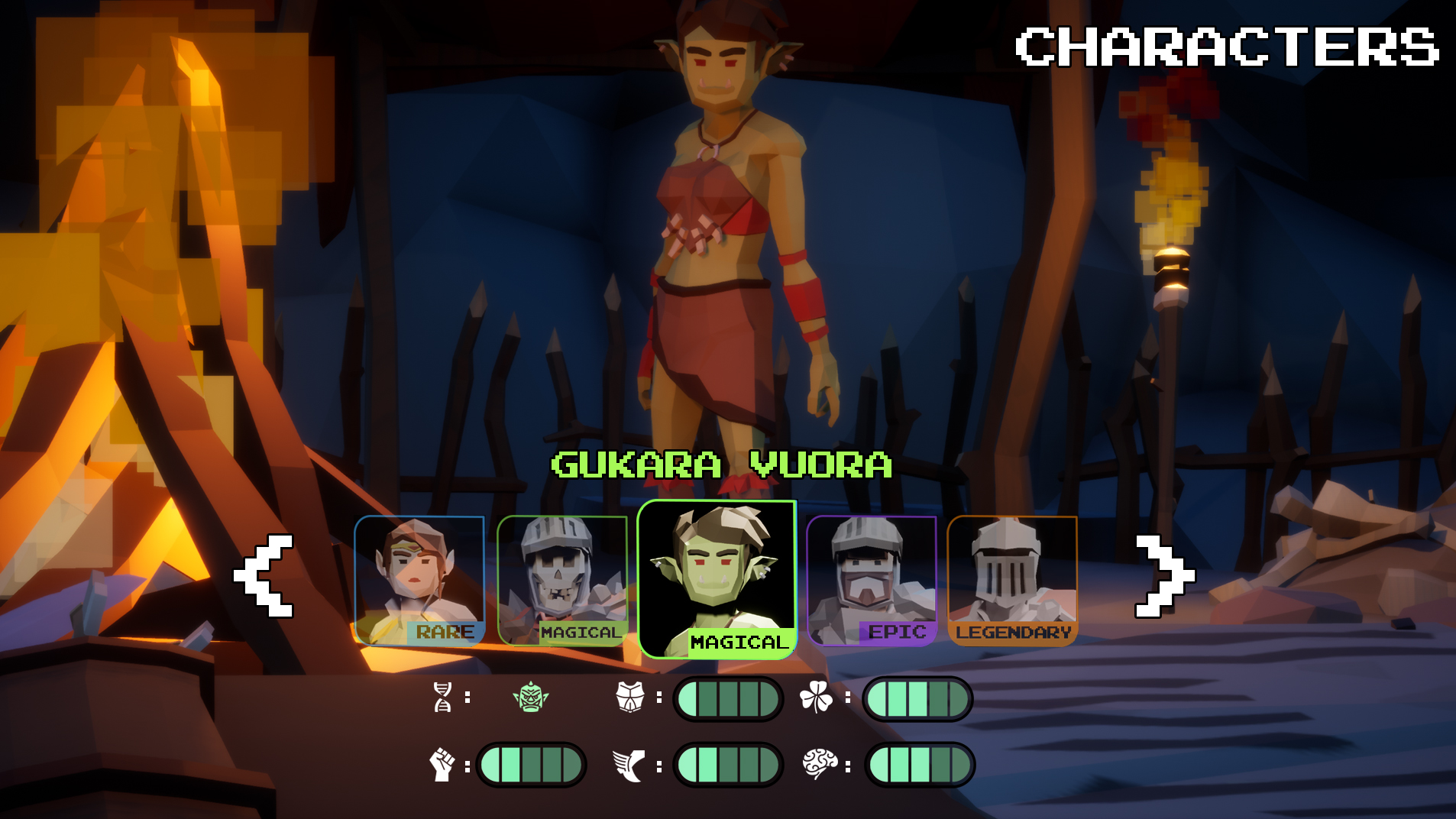Show next characters with the right arrow
This screenshot has height=819, width=1456.
click(1163, 575)
